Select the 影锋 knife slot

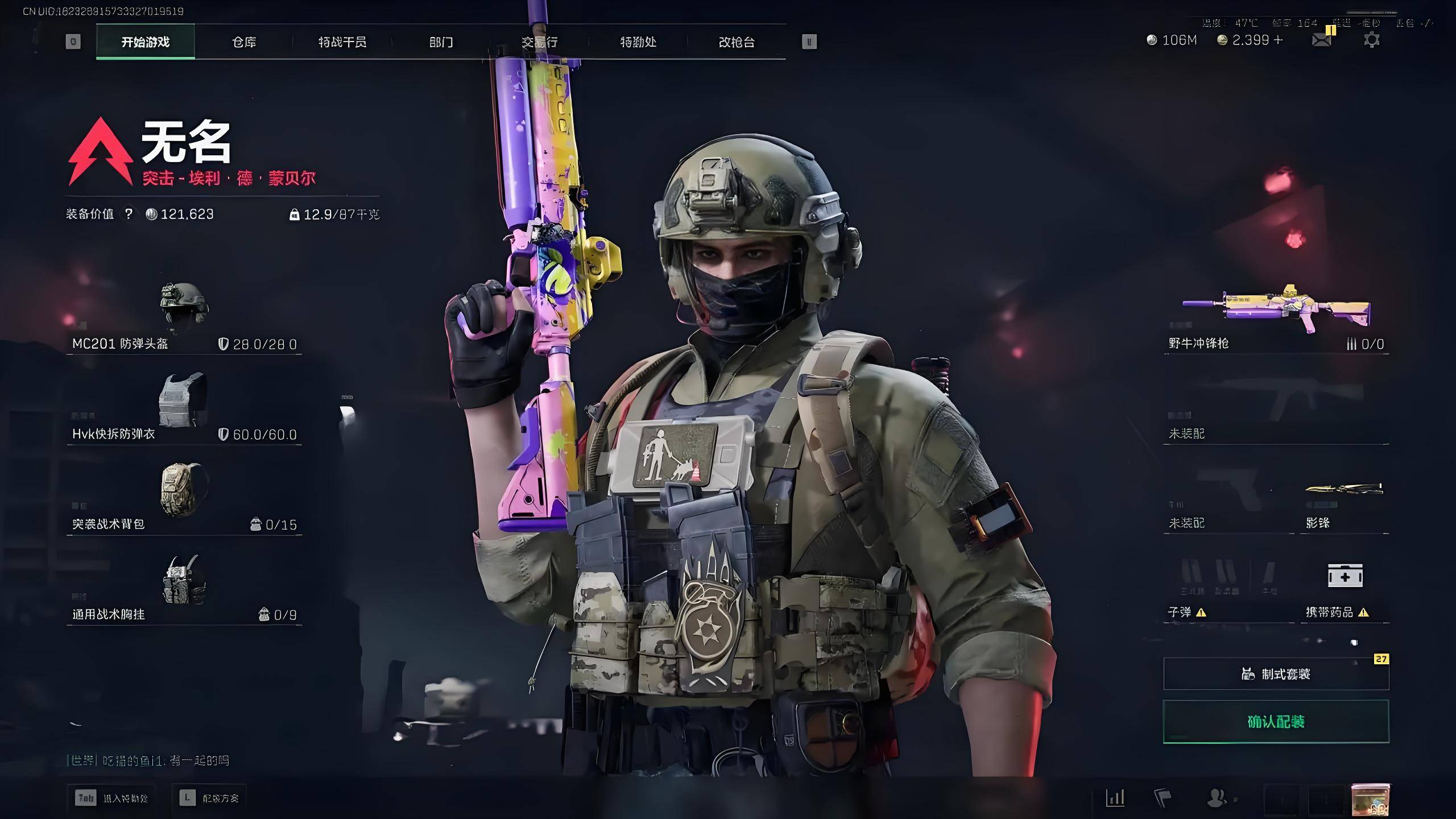point(1344,503)
